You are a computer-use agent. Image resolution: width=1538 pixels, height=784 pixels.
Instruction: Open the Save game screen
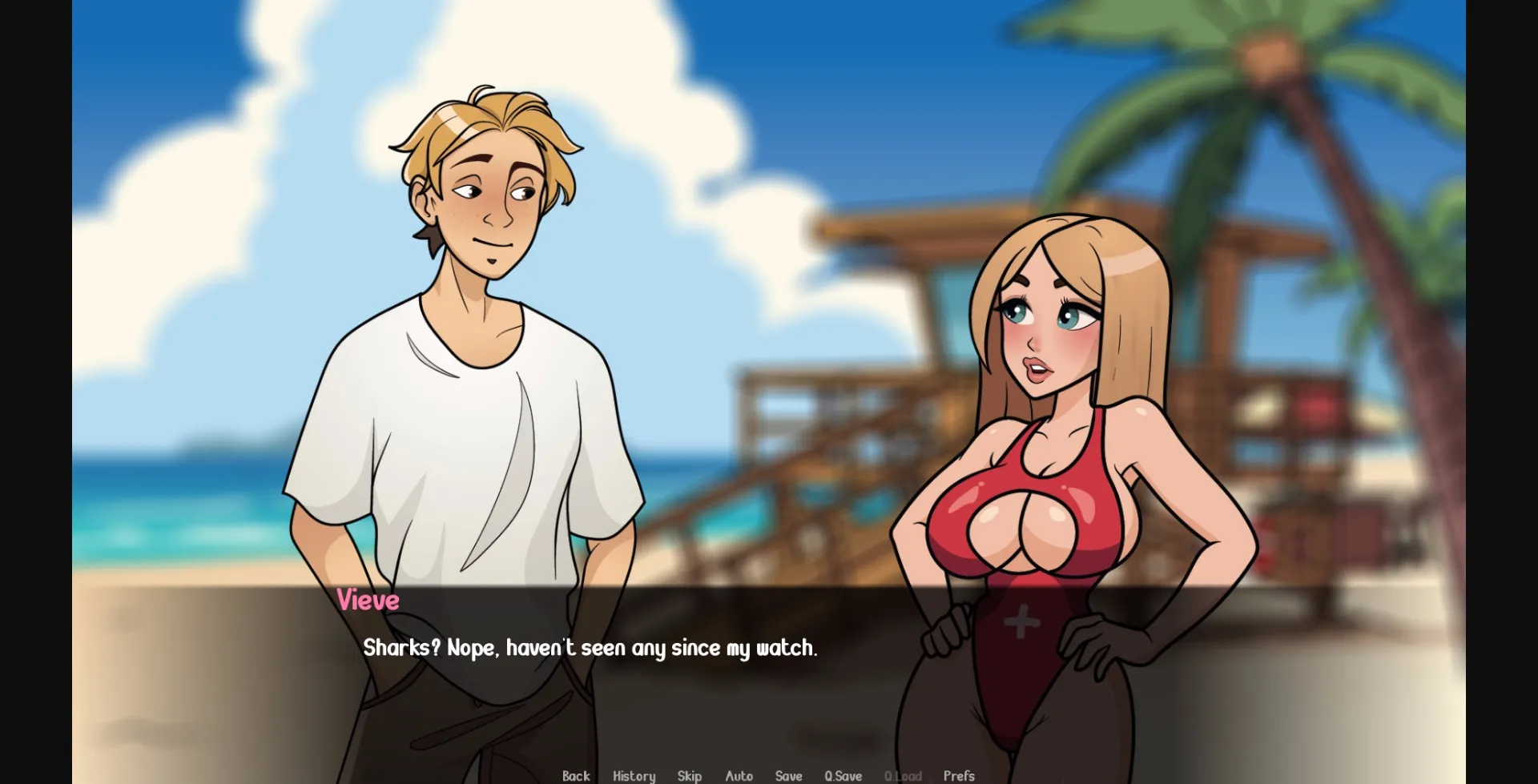point(788,775)
